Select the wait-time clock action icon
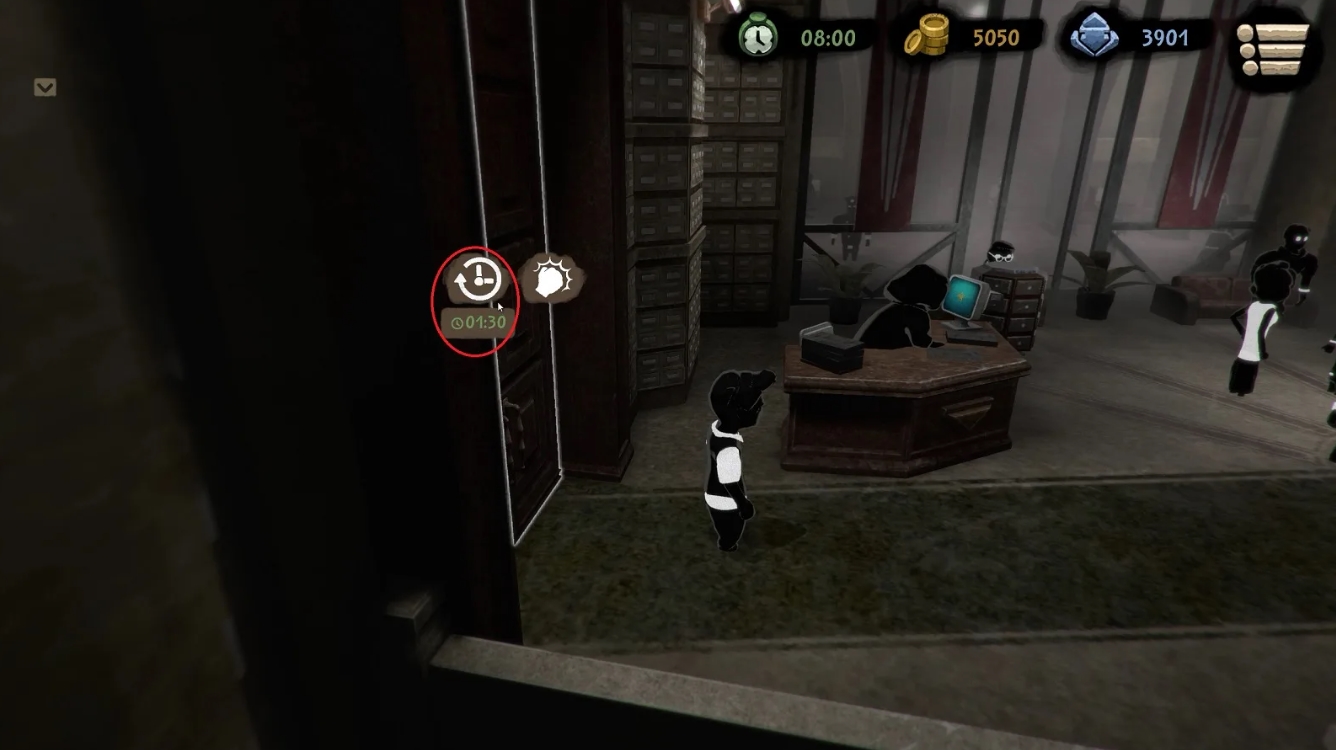This screenshot has height=750, width=1336. (476, 281)
